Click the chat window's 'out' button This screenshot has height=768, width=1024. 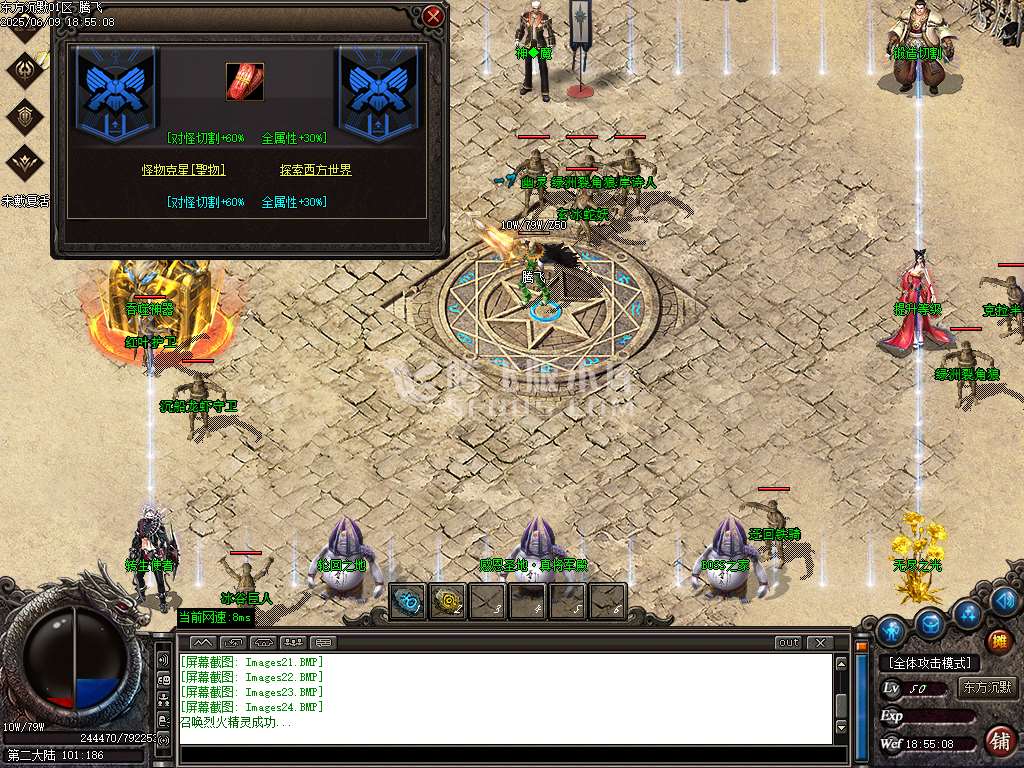pos(788,642)
